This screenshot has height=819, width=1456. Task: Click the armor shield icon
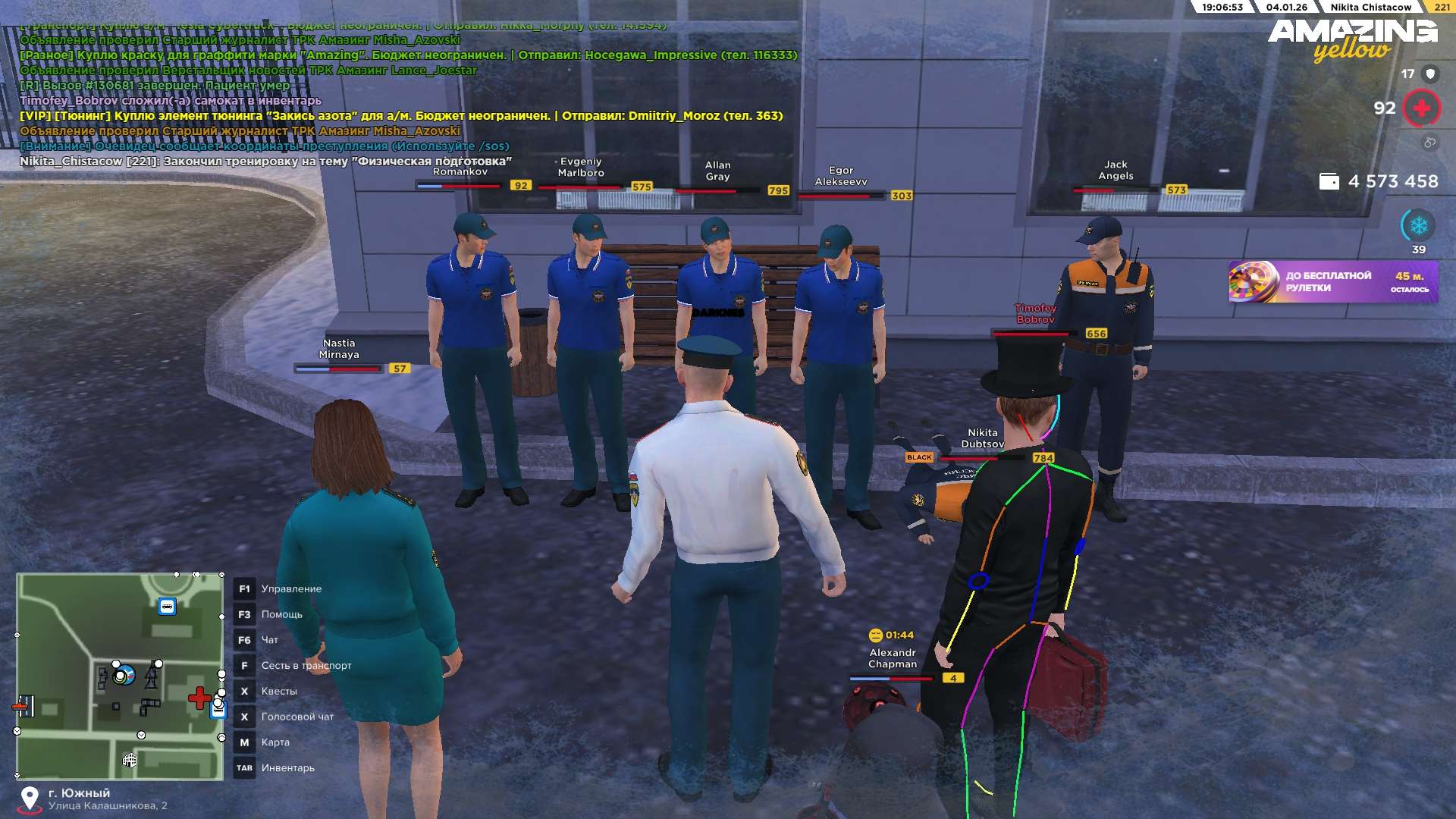(x=1430, y=74)
